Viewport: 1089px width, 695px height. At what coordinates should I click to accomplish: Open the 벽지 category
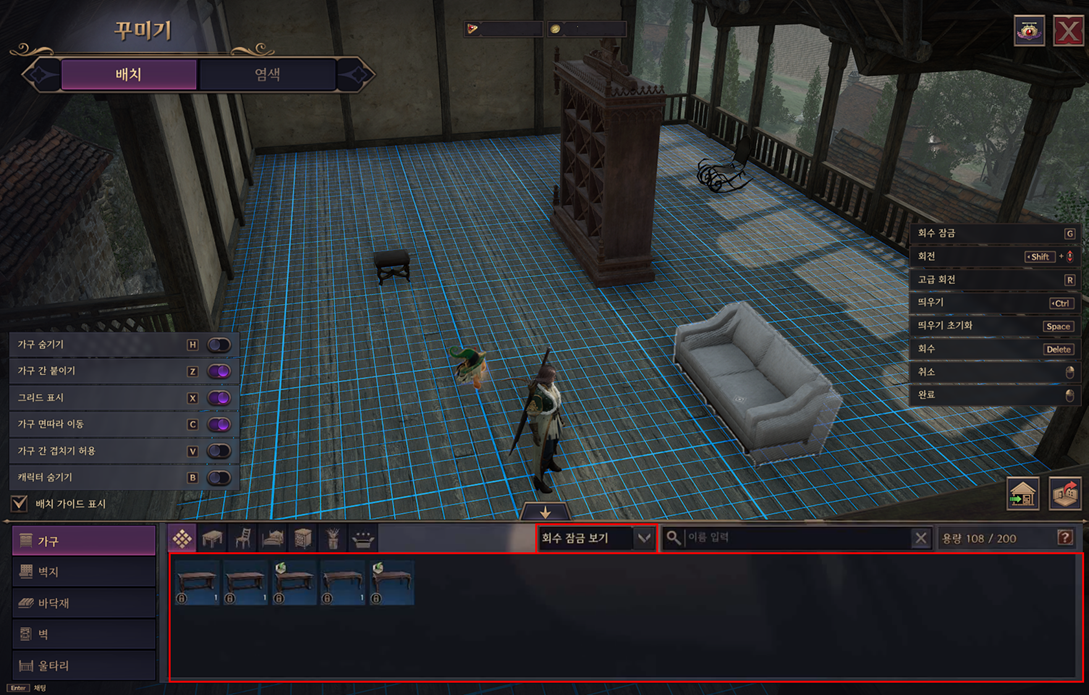pyautogui.click(x=84, y=572)
